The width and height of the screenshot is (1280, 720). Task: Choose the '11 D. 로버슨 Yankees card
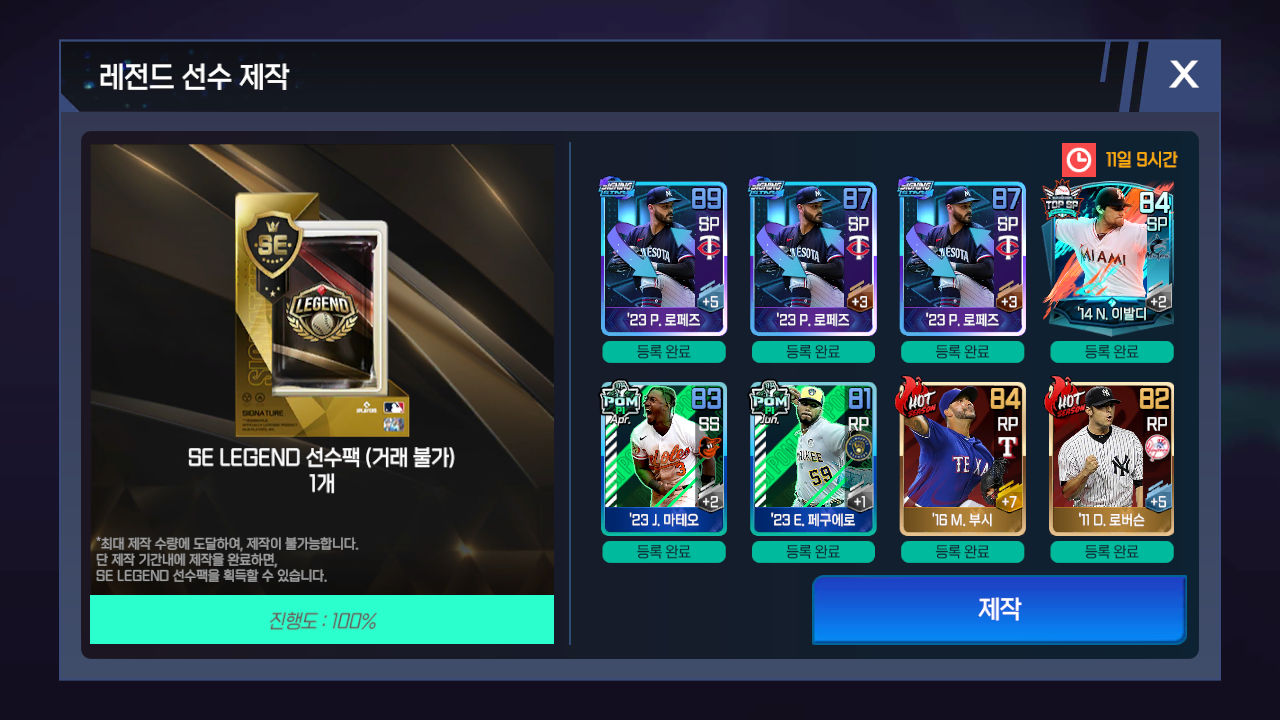(x=1111, y=458)
